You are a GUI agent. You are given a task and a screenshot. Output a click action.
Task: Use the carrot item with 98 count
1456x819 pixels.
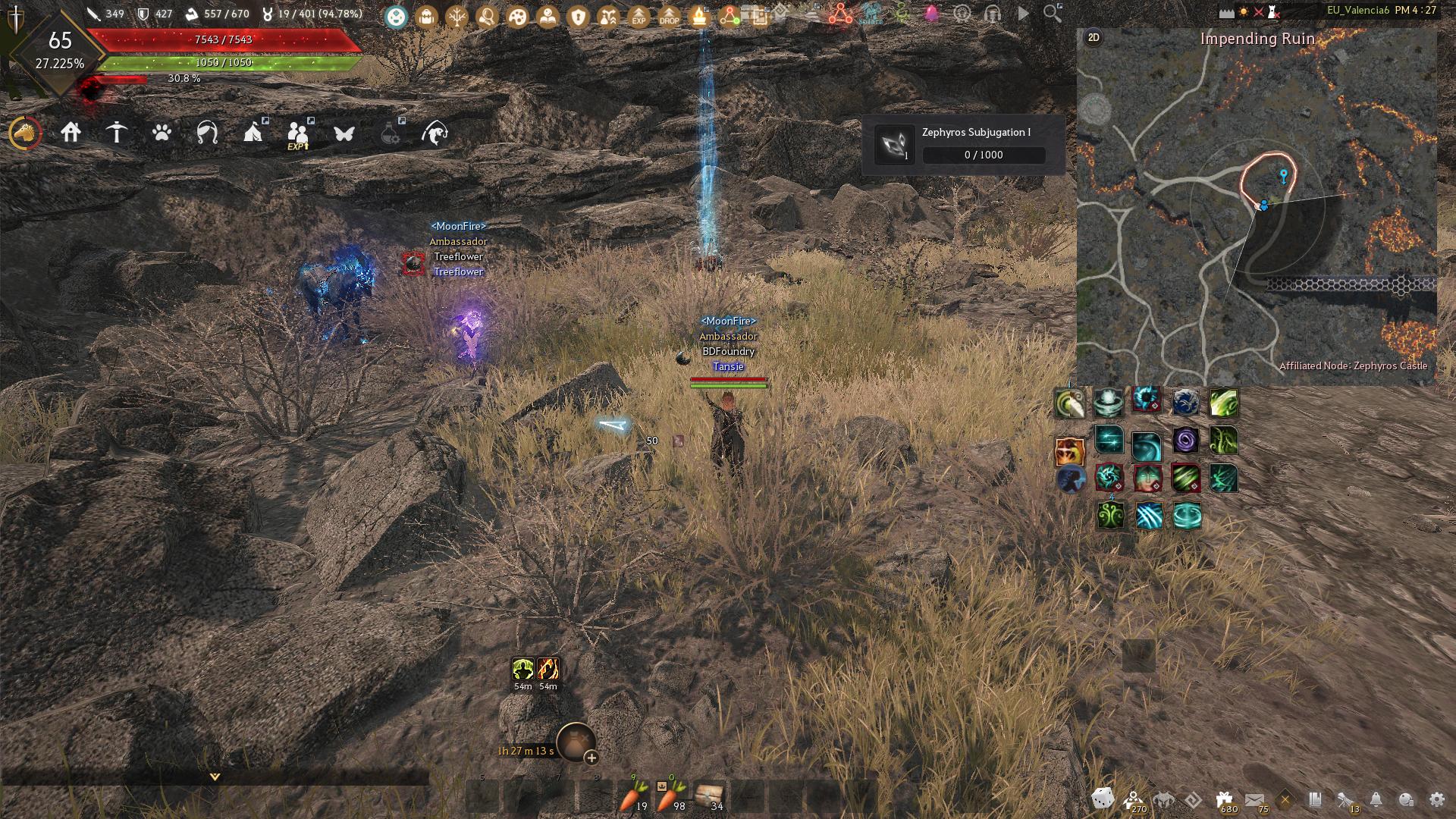[671, 796]
